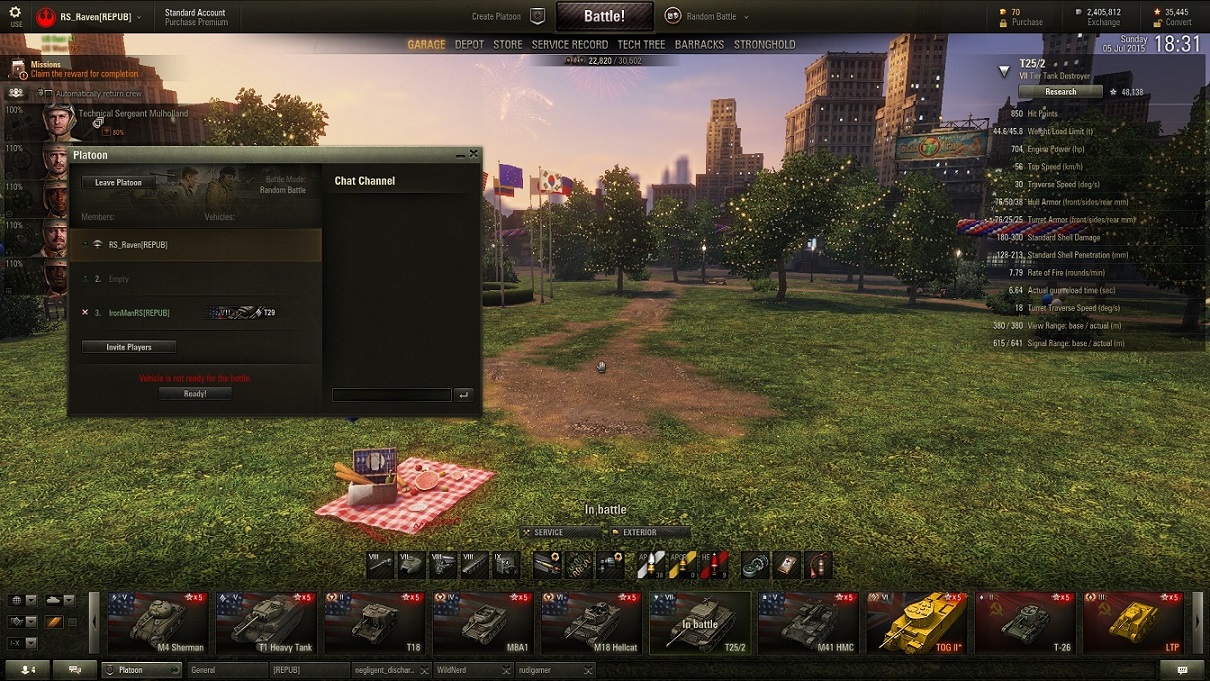Switch to the Depot tab

tap(469, 45)
